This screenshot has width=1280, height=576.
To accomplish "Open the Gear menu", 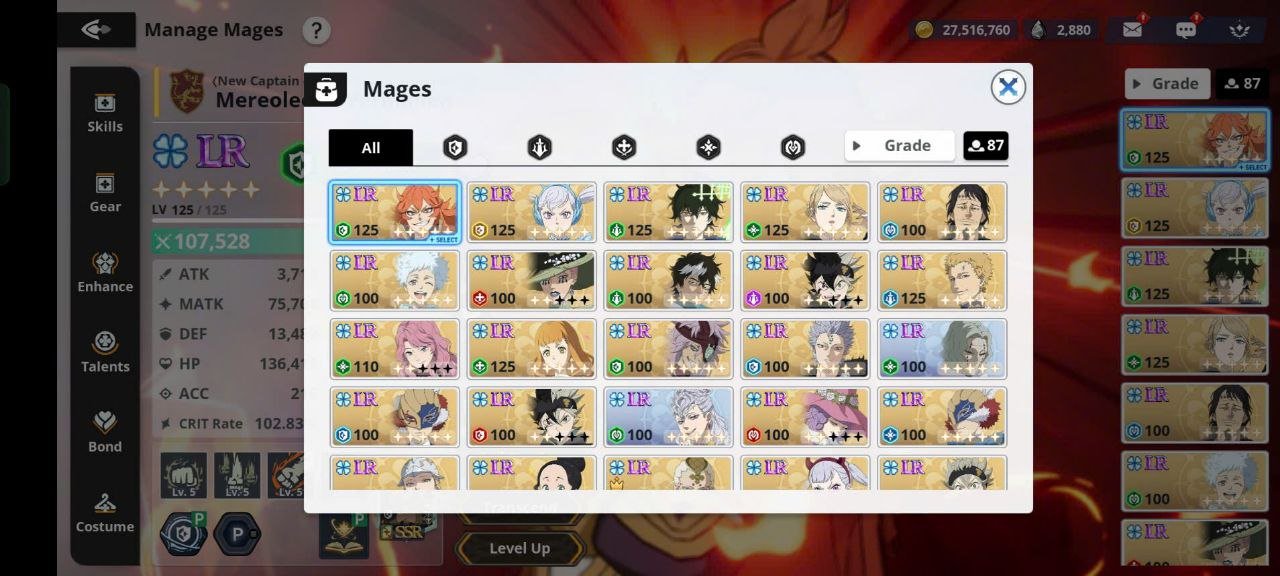I will tap(105, 193).
